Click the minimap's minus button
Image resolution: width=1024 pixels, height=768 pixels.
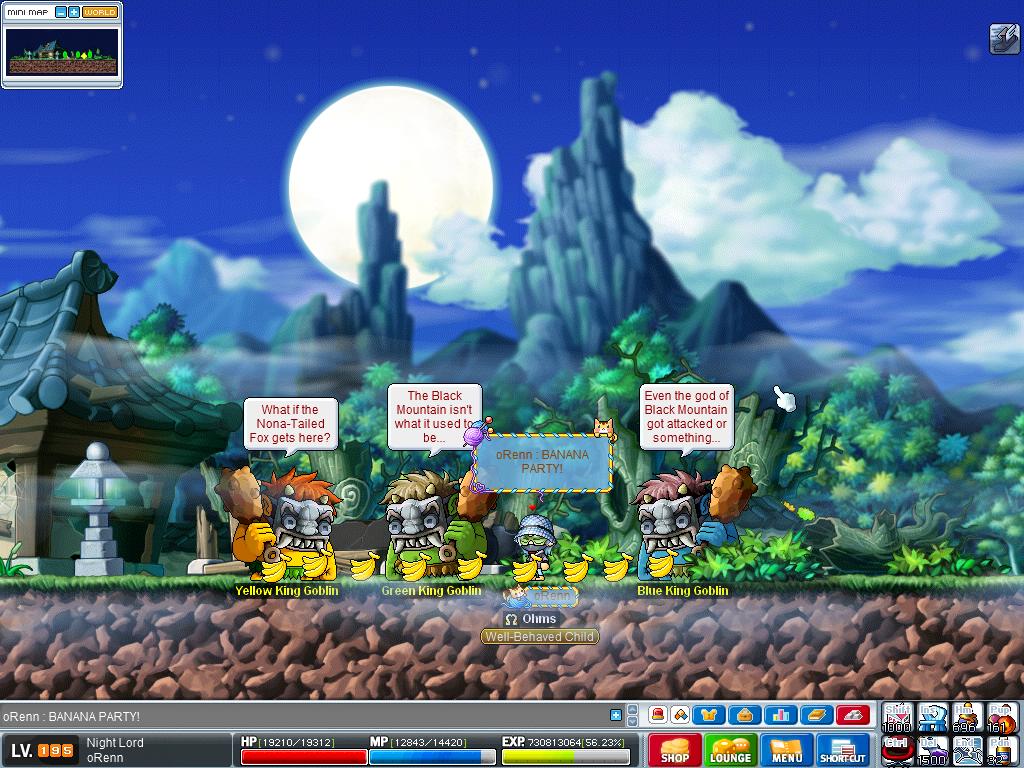tap(60, 12)
